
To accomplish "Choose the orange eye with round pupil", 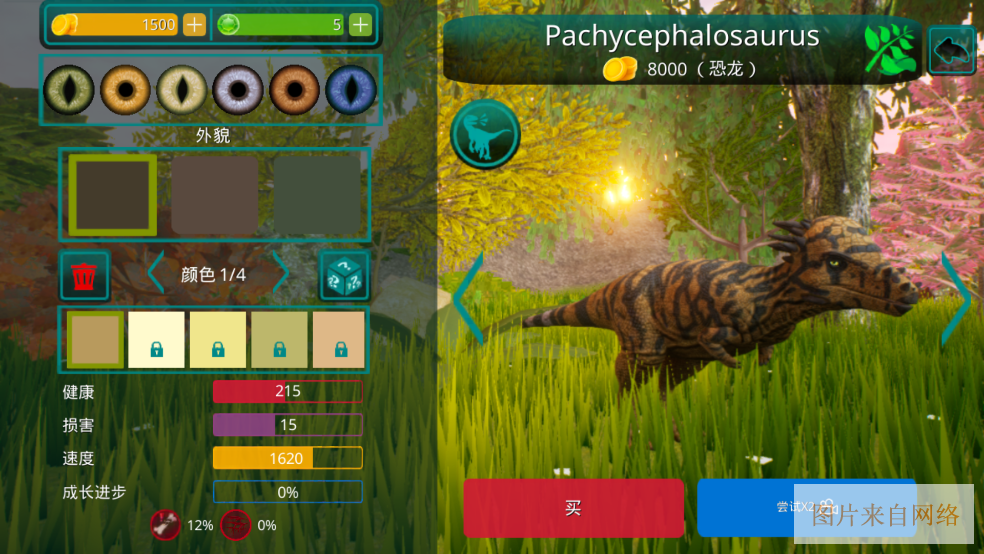I will (125, 90).
